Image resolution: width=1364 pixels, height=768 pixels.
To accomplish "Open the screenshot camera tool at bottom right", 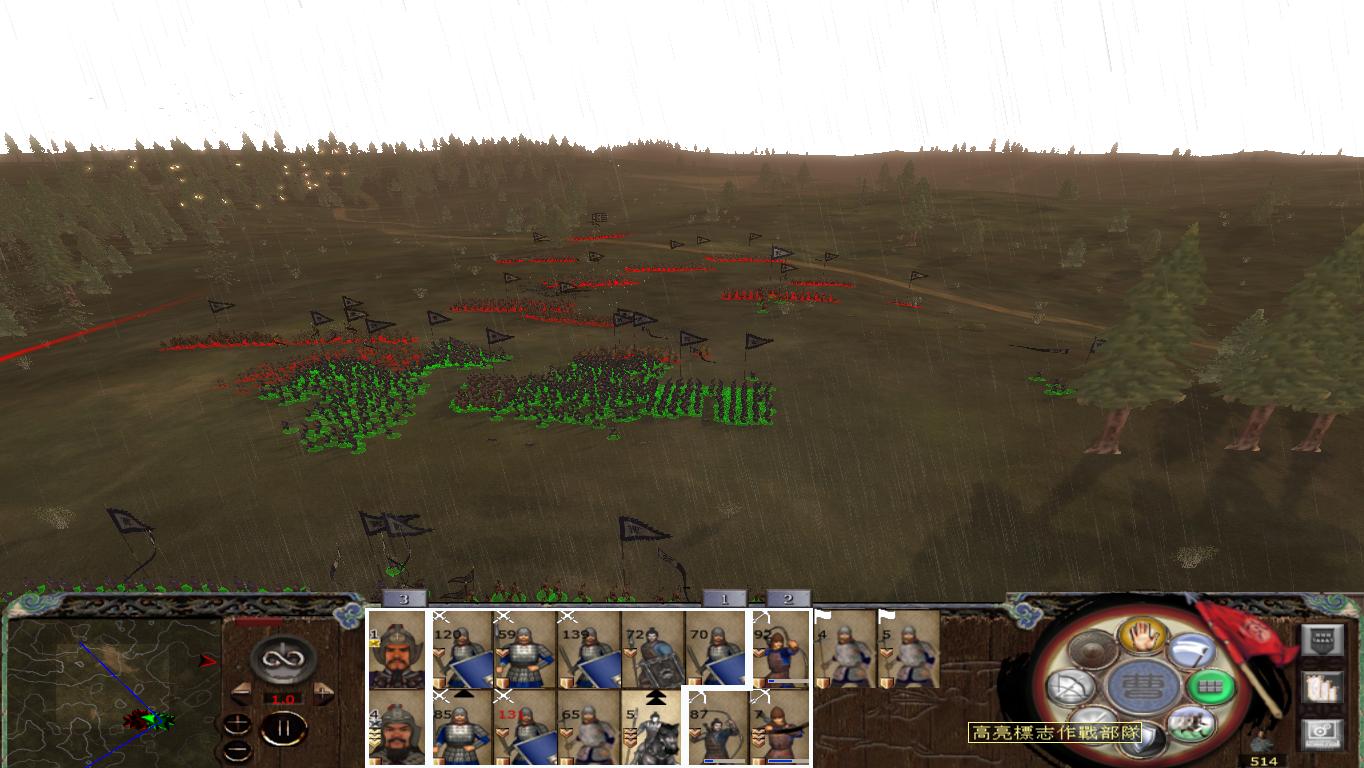I will tap(1320, 731).
